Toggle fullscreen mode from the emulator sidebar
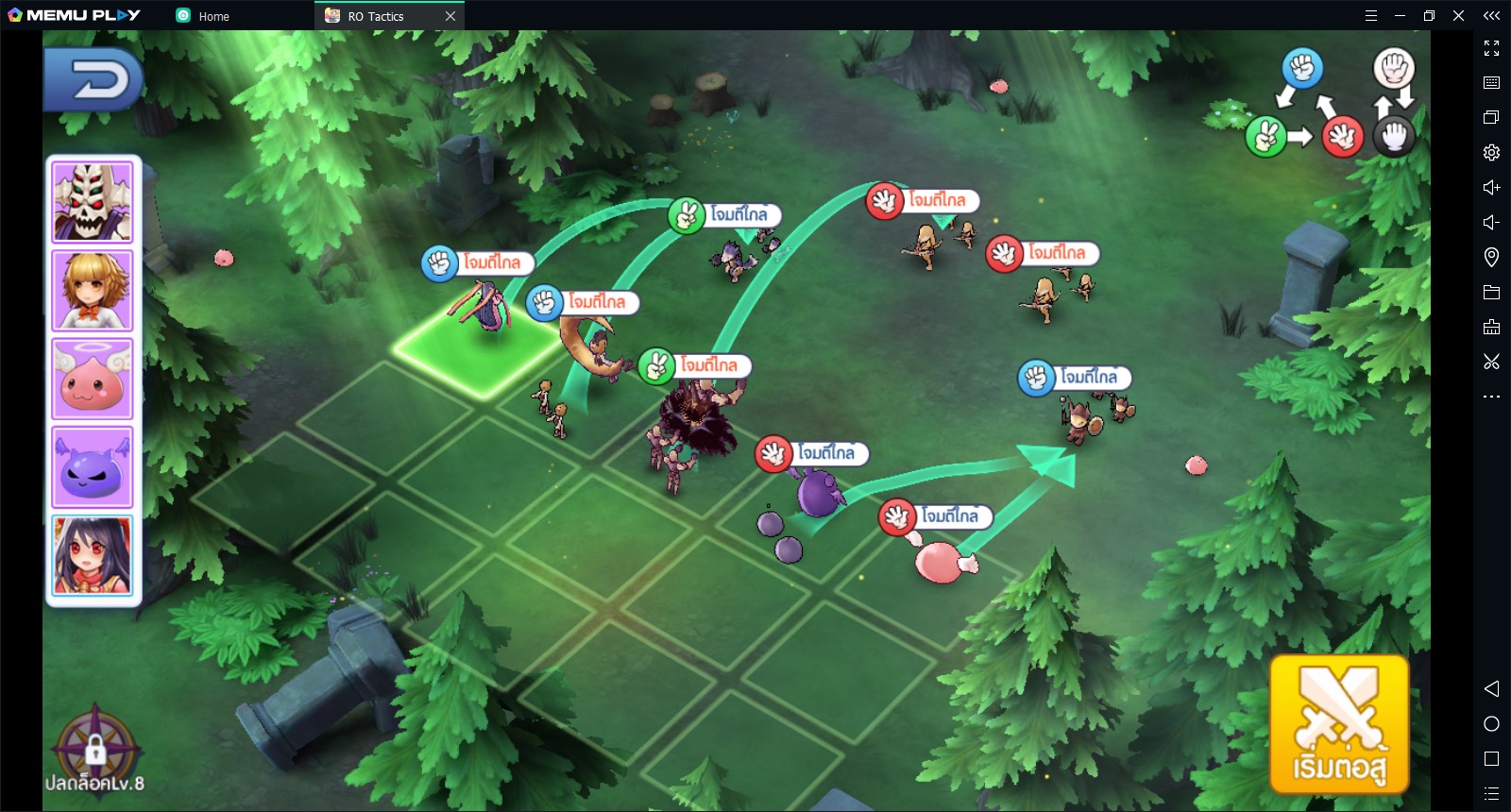 click(x=1492, y=49)
